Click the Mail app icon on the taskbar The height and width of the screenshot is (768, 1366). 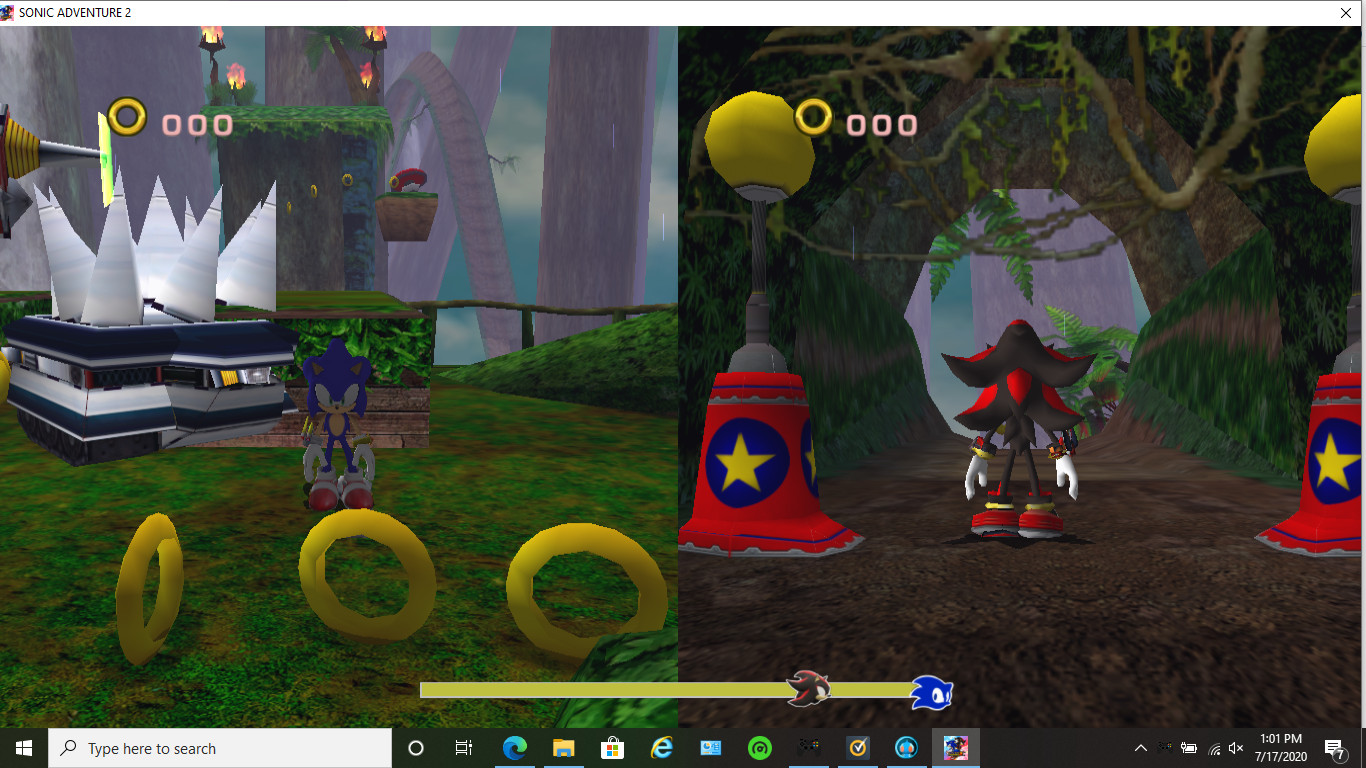pos(710,748)
